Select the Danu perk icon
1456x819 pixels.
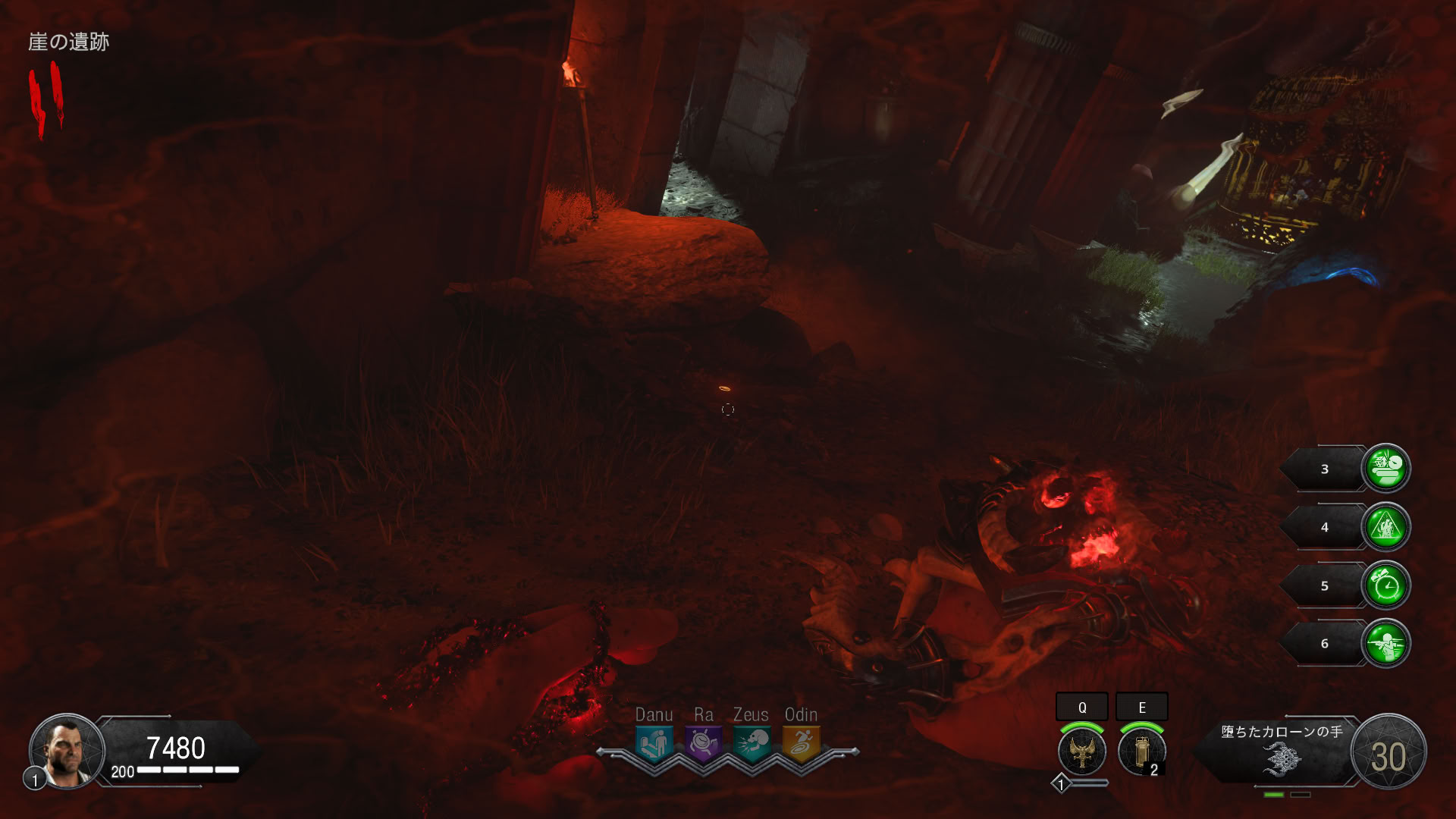tap(654, 744)
